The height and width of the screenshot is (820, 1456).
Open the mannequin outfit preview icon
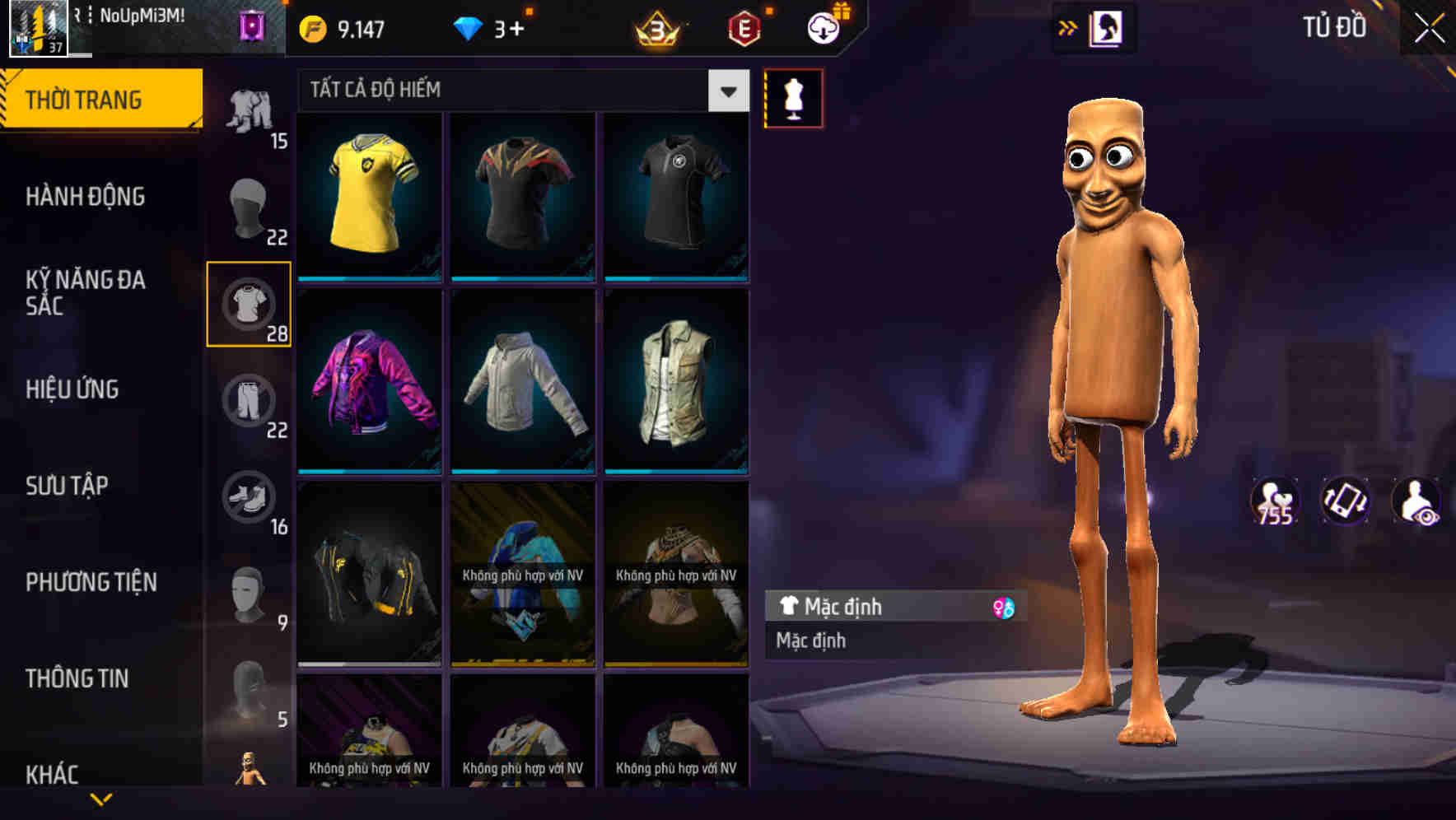(x=793, y=97)
